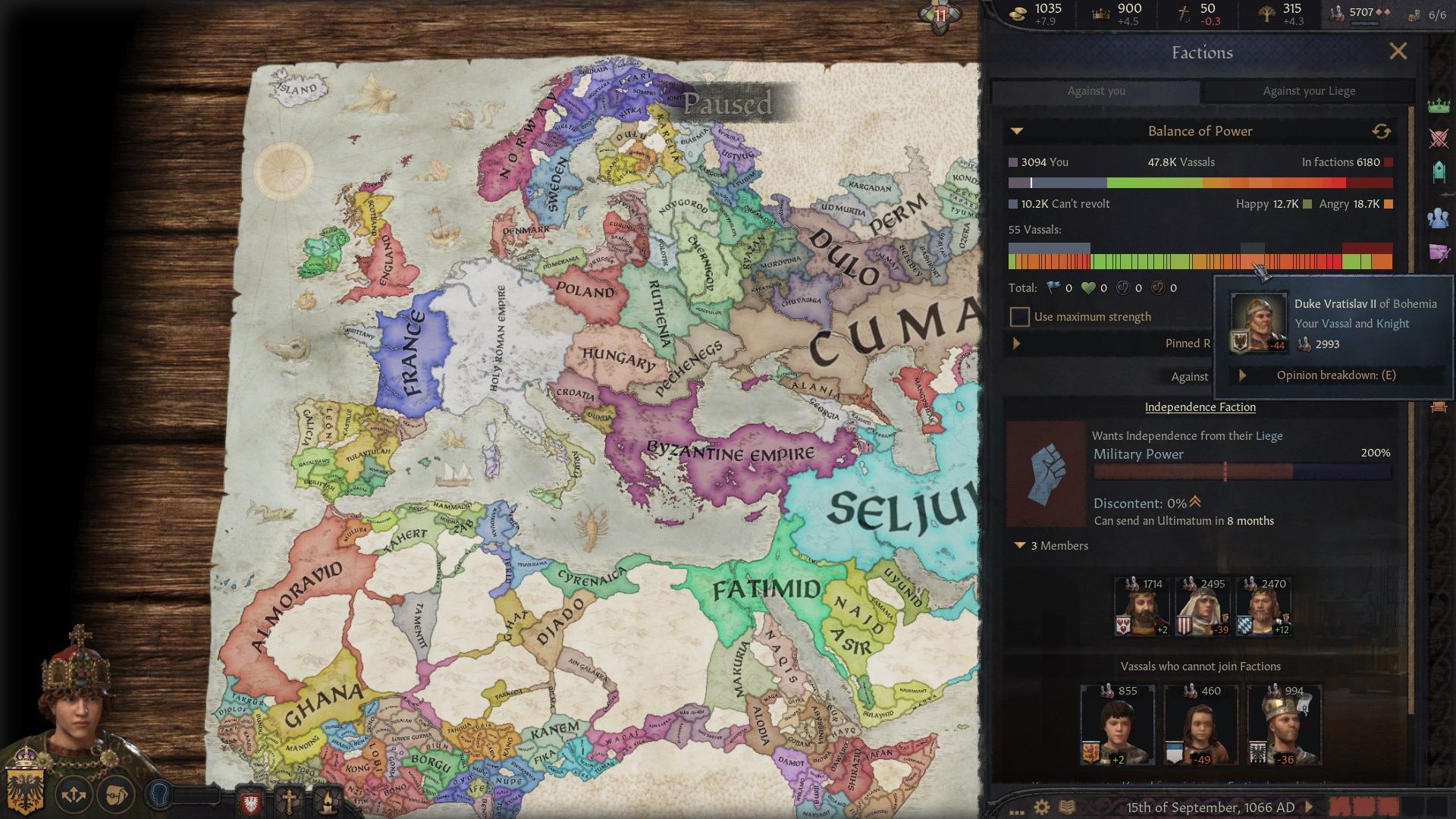Switch to the Against your Liege tab
Image resolution: width=1456 pixels, height=819 pixels.
[1307, 91]
